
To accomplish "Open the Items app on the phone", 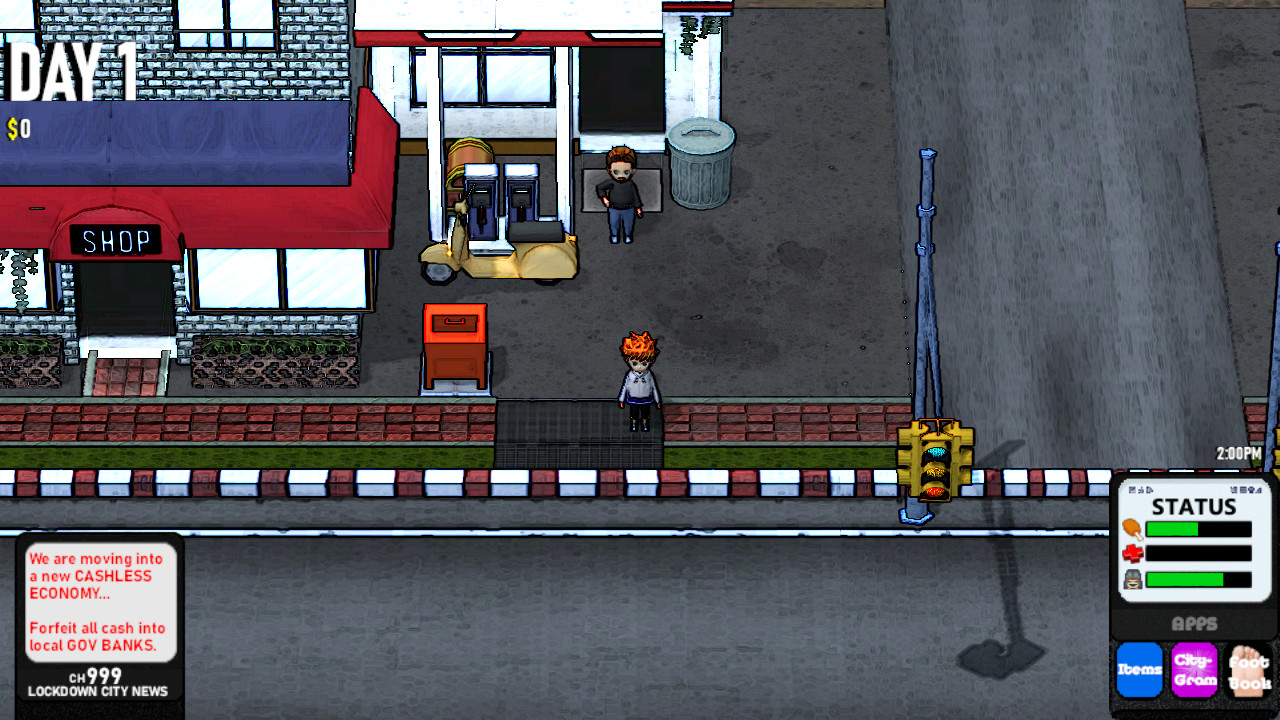I will point(1140,670).
